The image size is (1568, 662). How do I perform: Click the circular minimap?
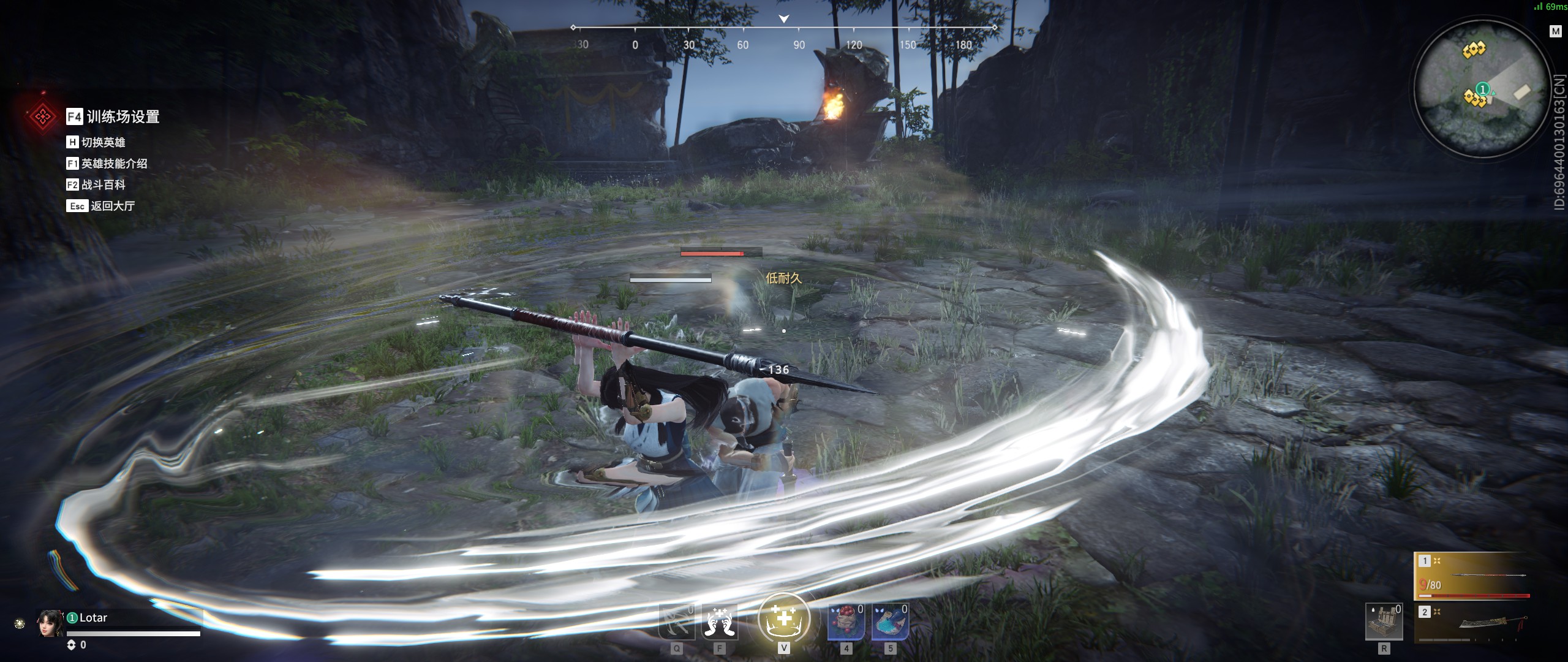click(x=1483, y=89)
